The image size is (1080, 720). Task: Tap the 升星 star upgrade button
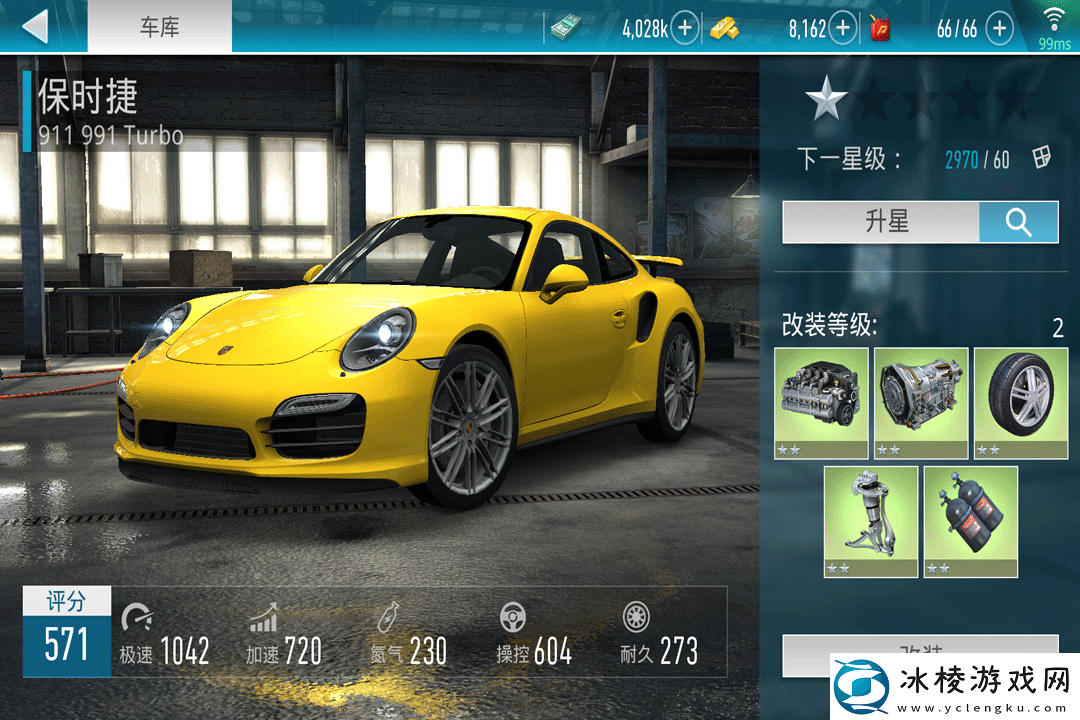click(x=881, y=222)
